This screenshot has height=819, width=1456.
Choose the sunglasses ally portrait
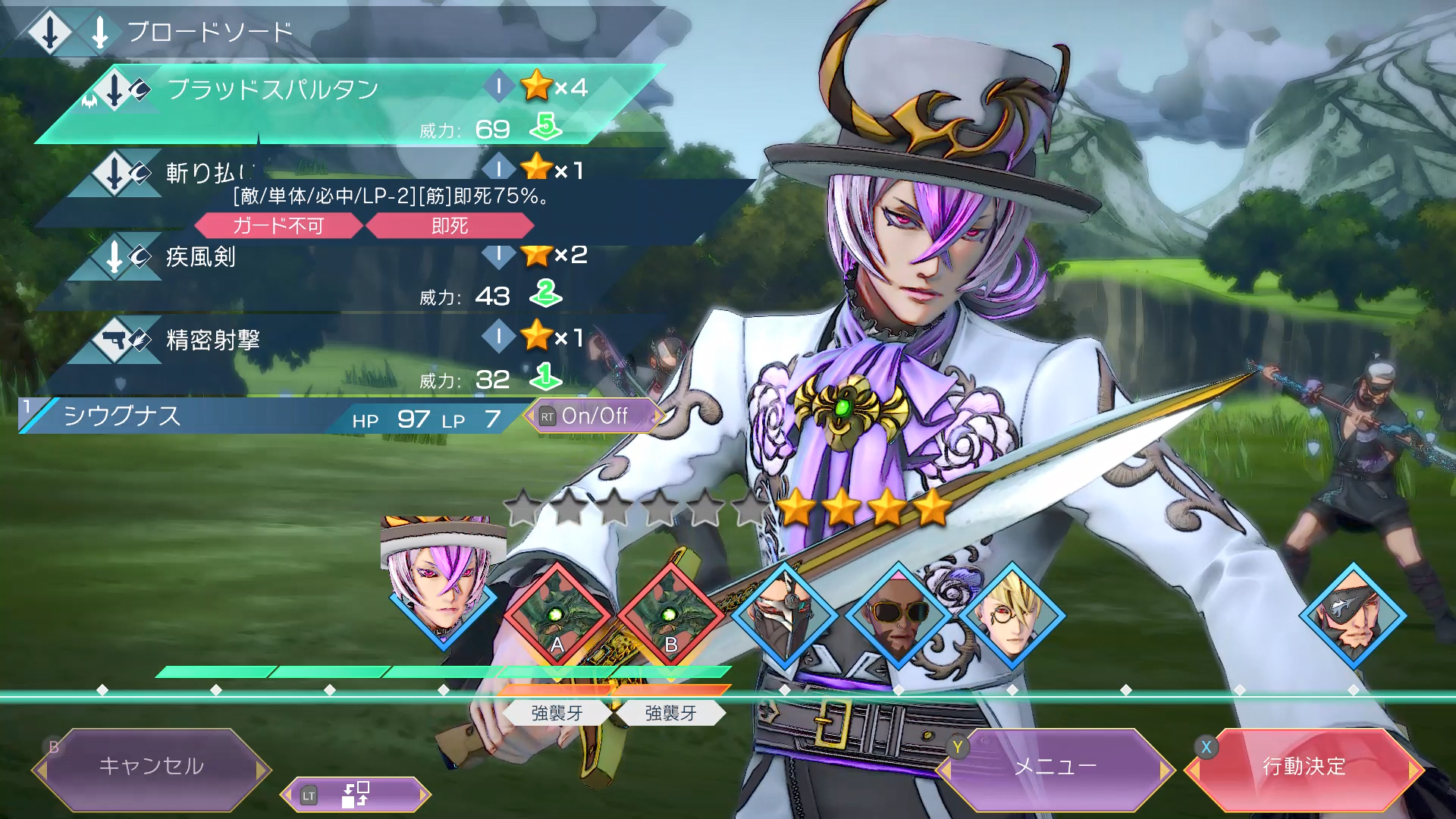click(899, 615)
